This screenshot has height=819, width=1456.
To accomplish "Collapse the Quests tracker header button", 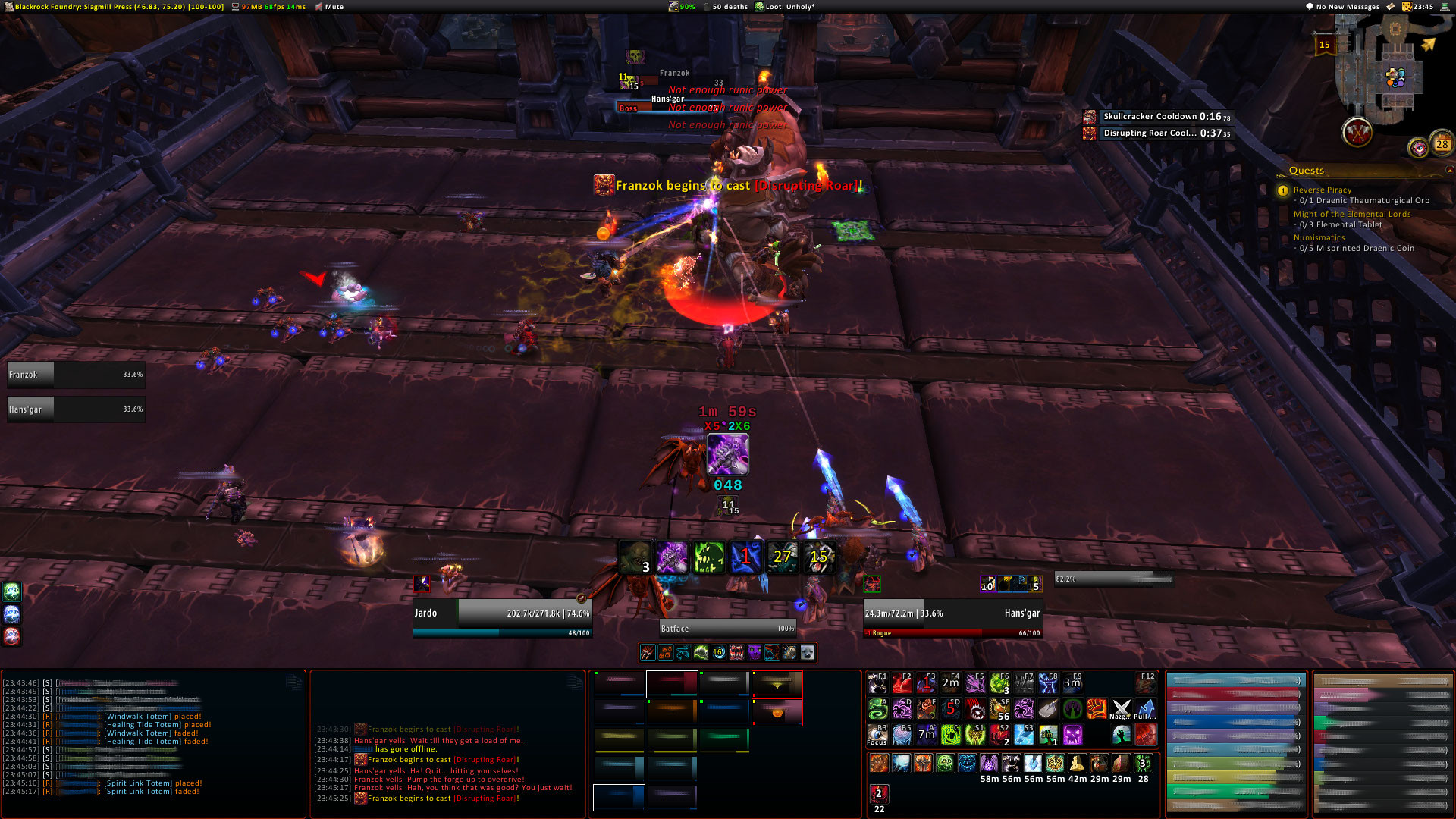I will pyautogui.click(x=1449, y=171).
